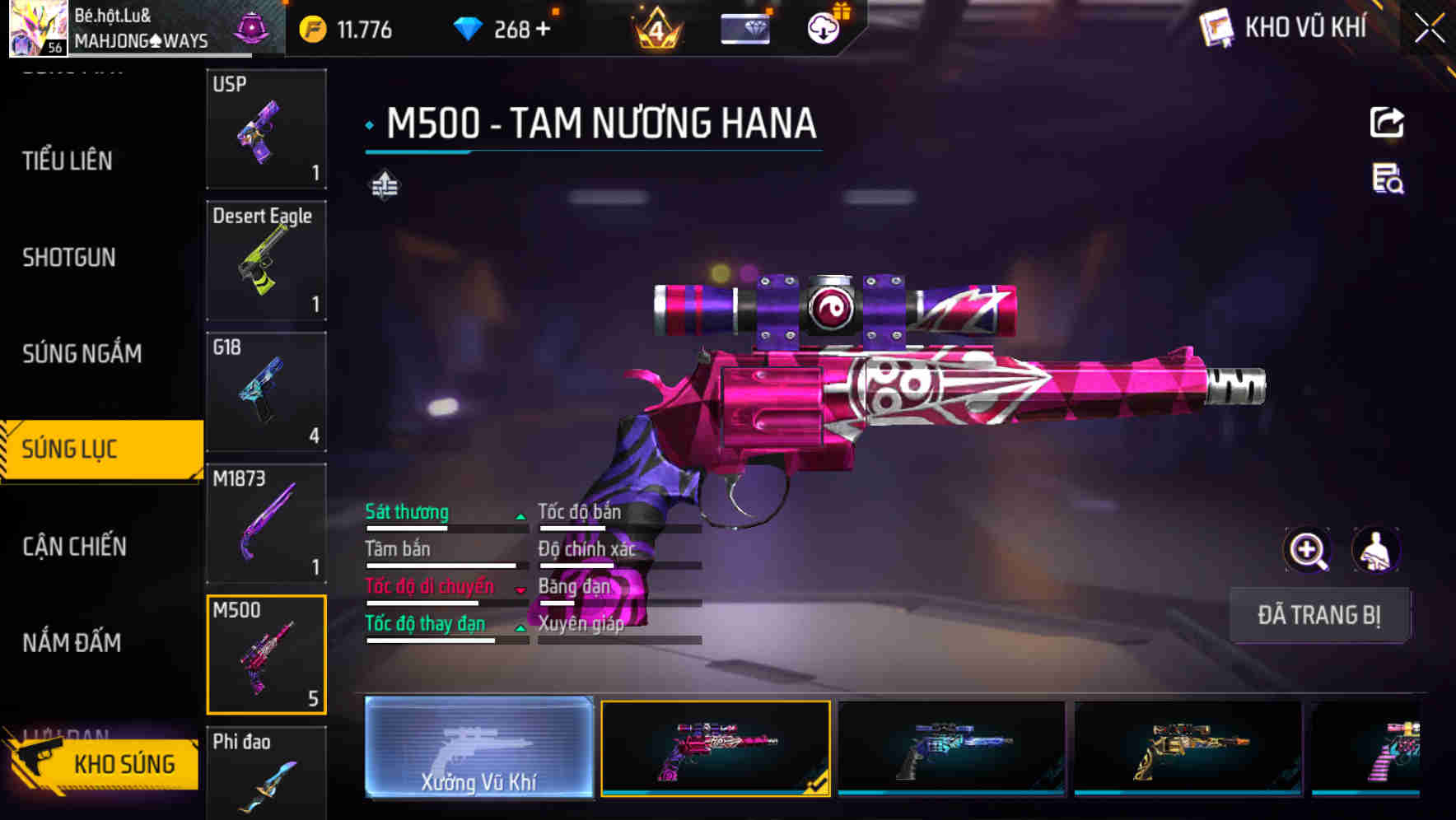Open the Xưởng Vũ Khí workshop tile
The width and height of the screenshot is (1456, 820).
tap(478, 748)
